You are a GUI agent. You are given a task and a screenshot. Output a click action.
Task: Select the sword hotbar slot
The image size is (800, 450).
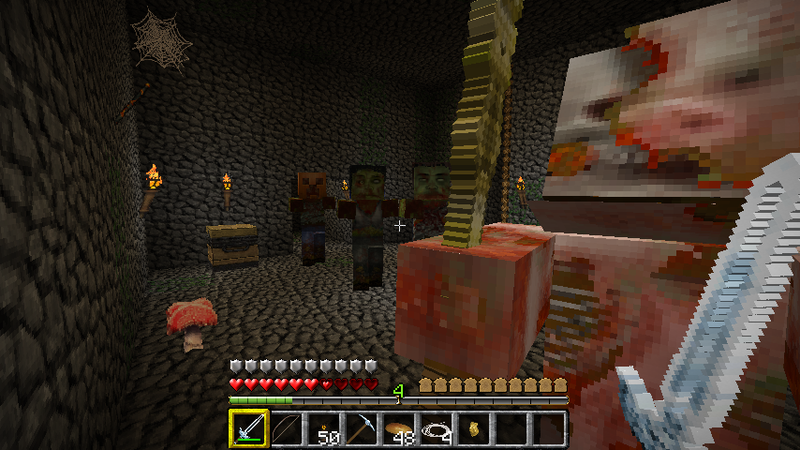(x=249, y=429)
